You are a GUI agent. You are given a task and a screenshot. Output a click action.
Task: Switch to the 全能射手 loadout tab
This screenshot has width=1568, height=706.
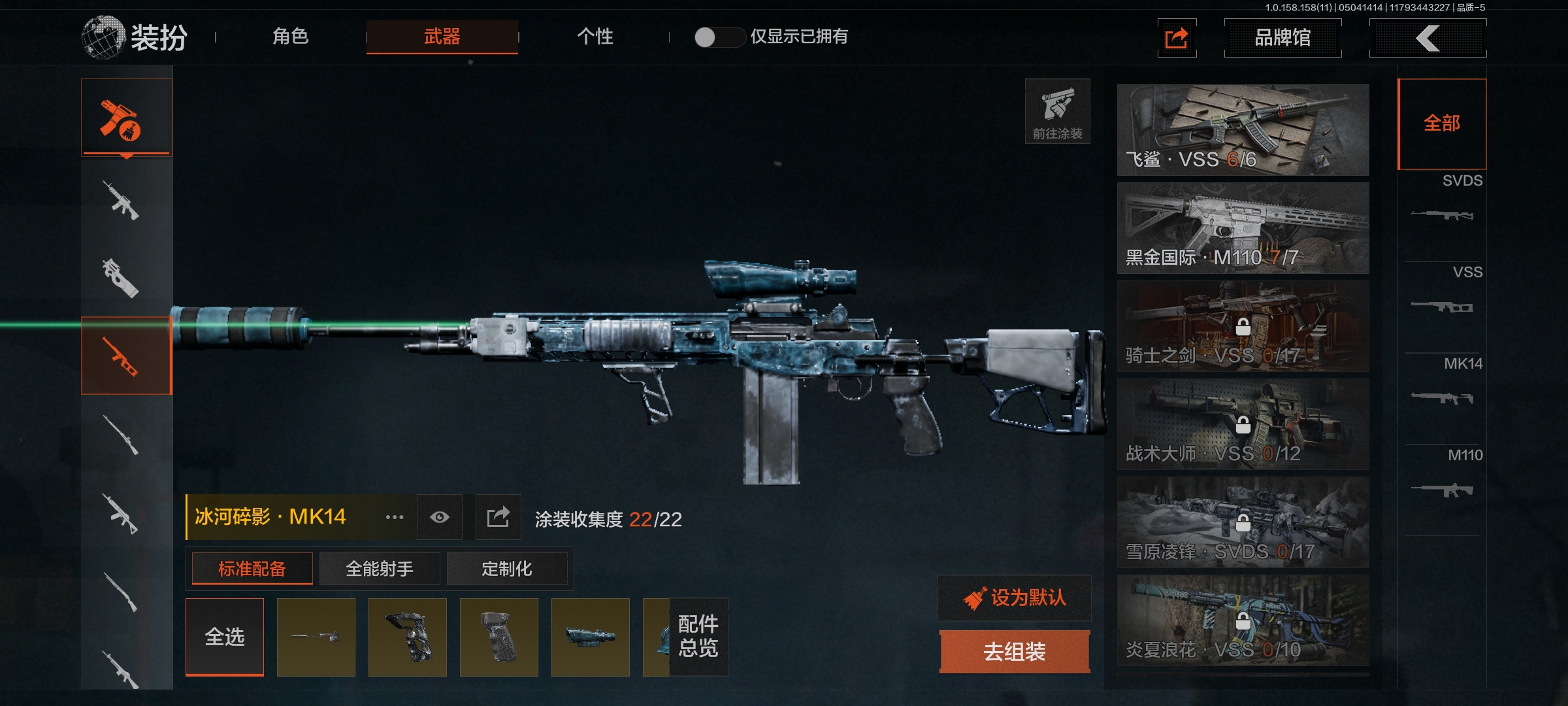pos(379,569)
